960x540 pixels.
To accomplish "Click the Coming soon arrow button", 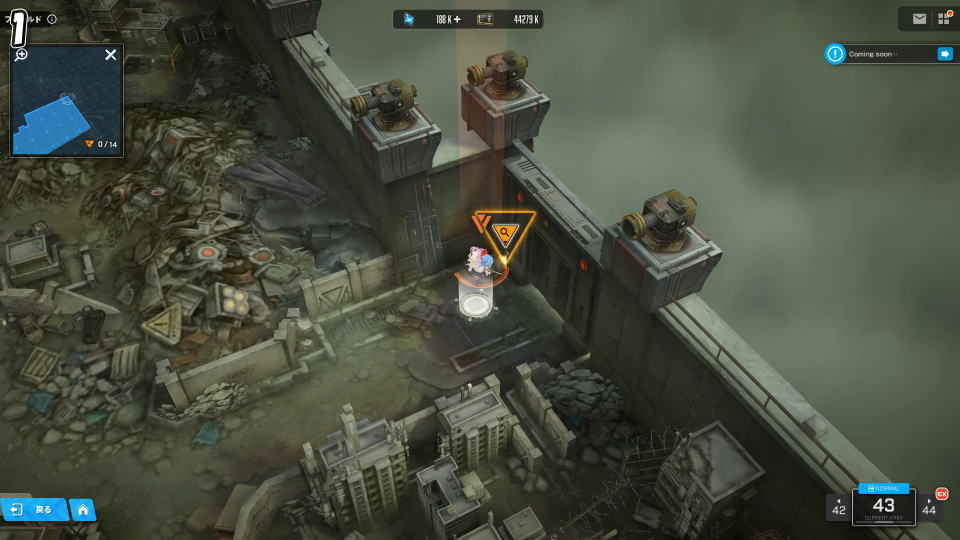I will (944, 54).
